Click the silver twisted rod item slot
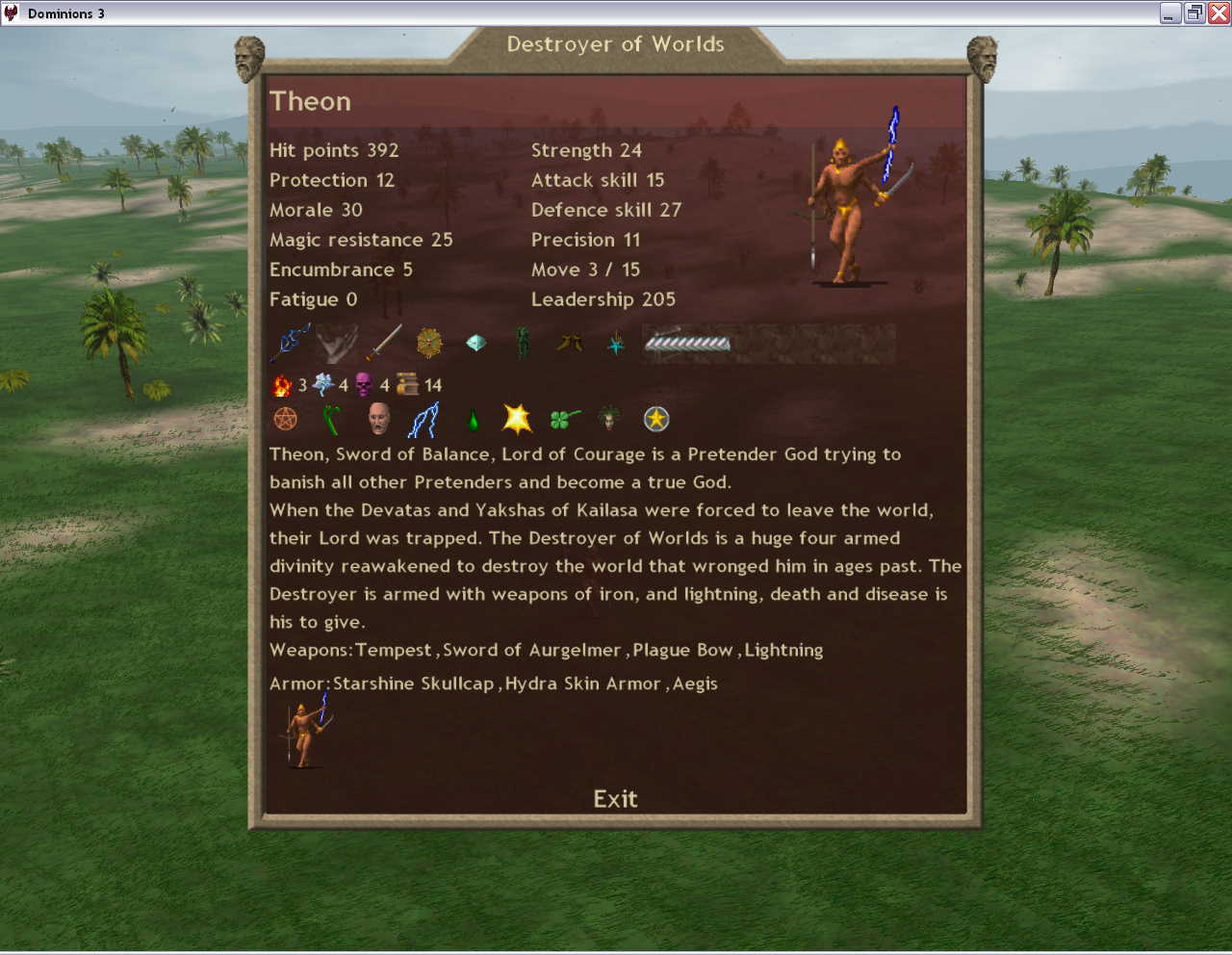This screenshot has height=955, width=1232. tap(687, 343)
